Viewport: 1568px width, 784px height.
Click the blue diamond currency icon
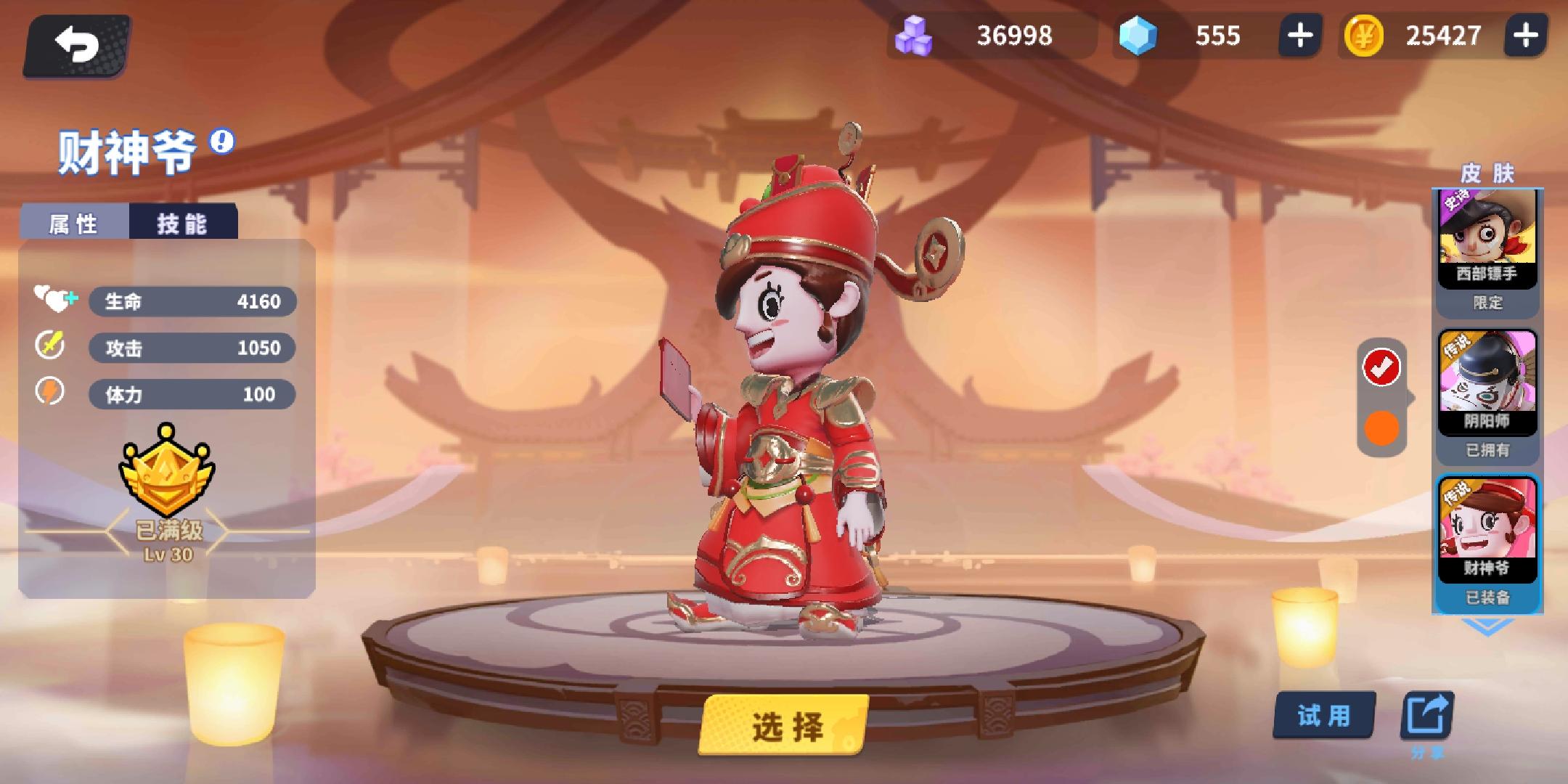point(1135,35)
